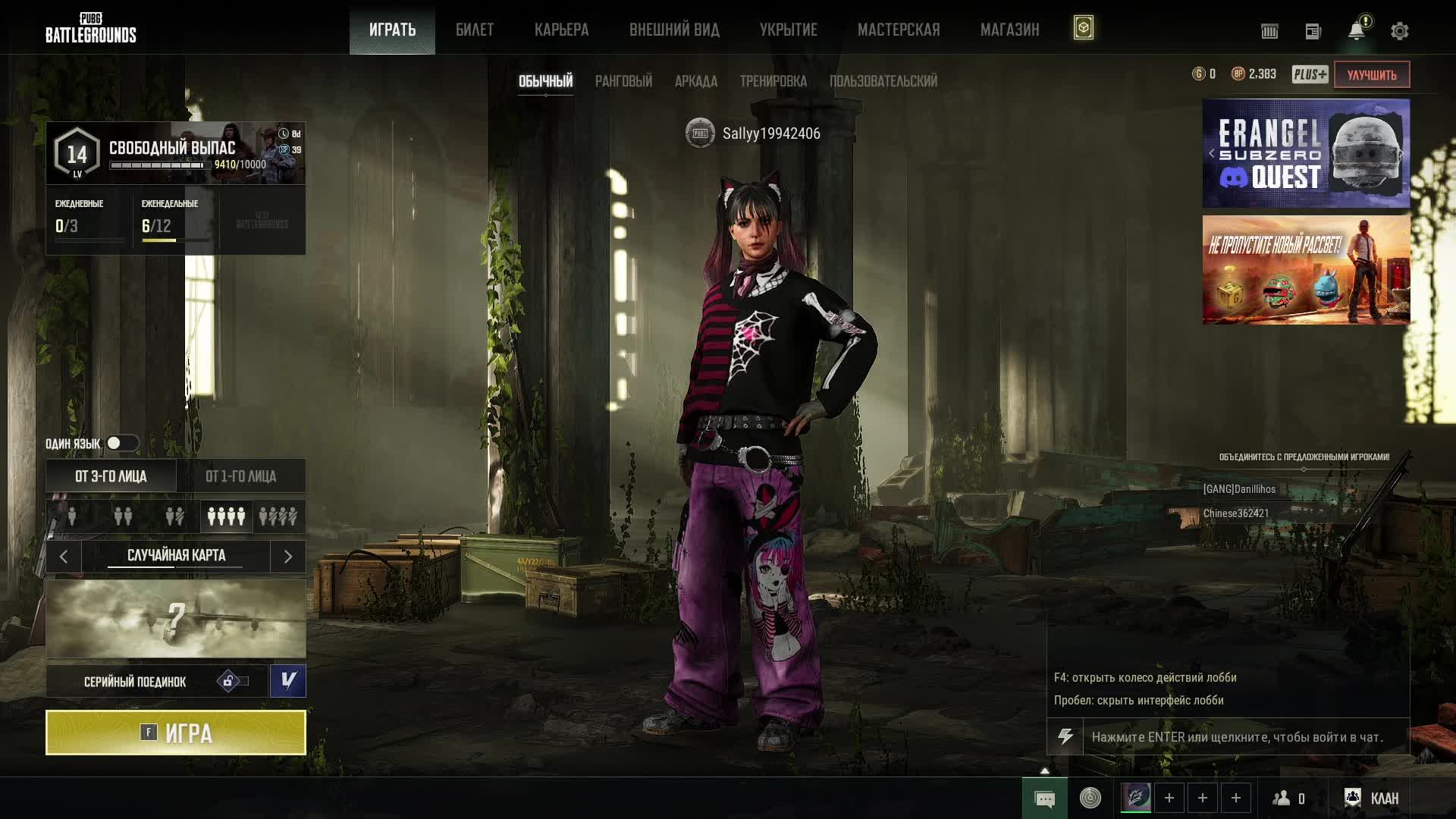Viewport: 1456px width, 819px height.
Task: Invite suggested player [GANG]Danillihos
Action: click(1239, 490)
